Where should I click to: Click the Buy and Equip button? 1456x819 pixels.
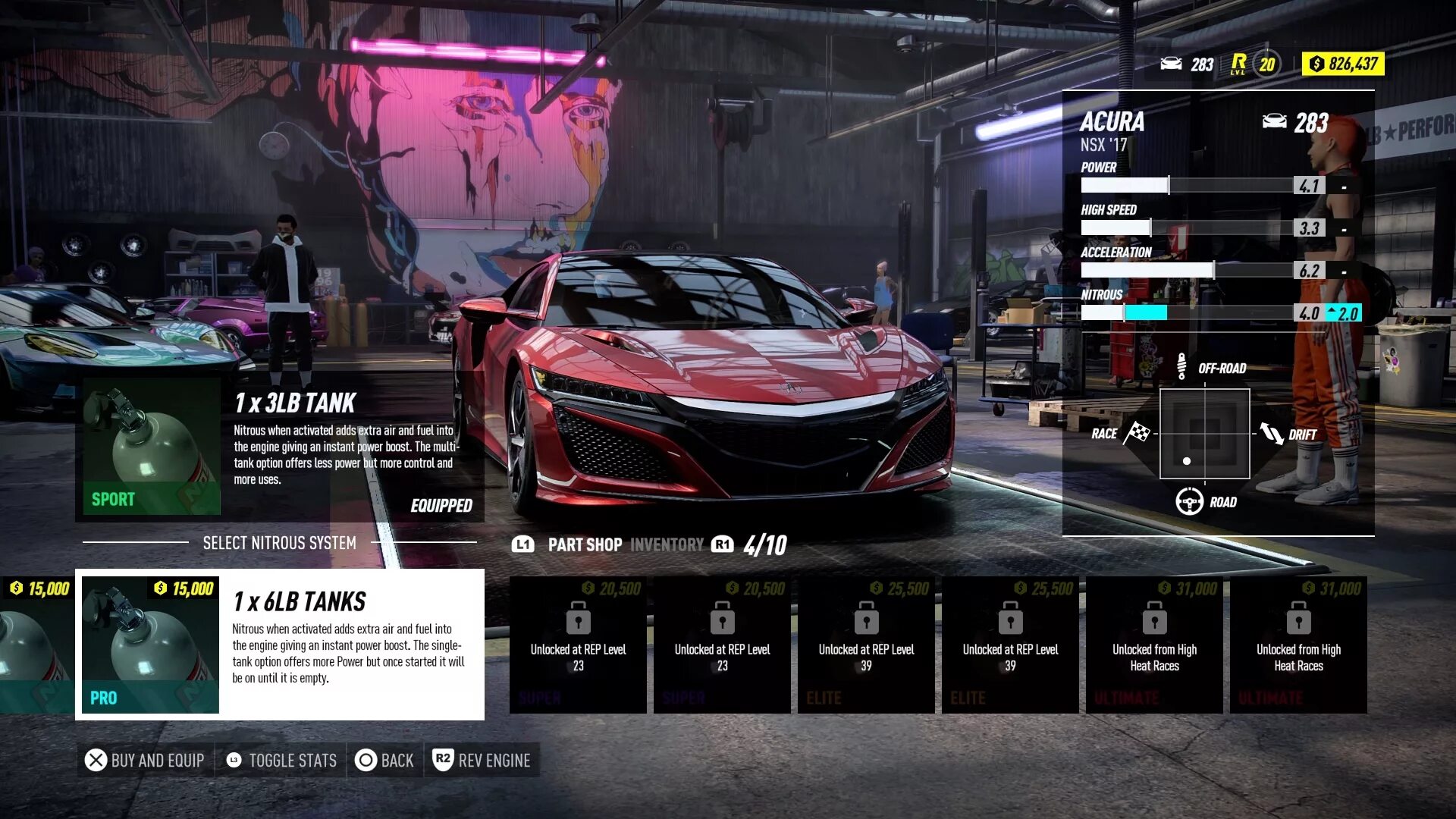(145, 760)
